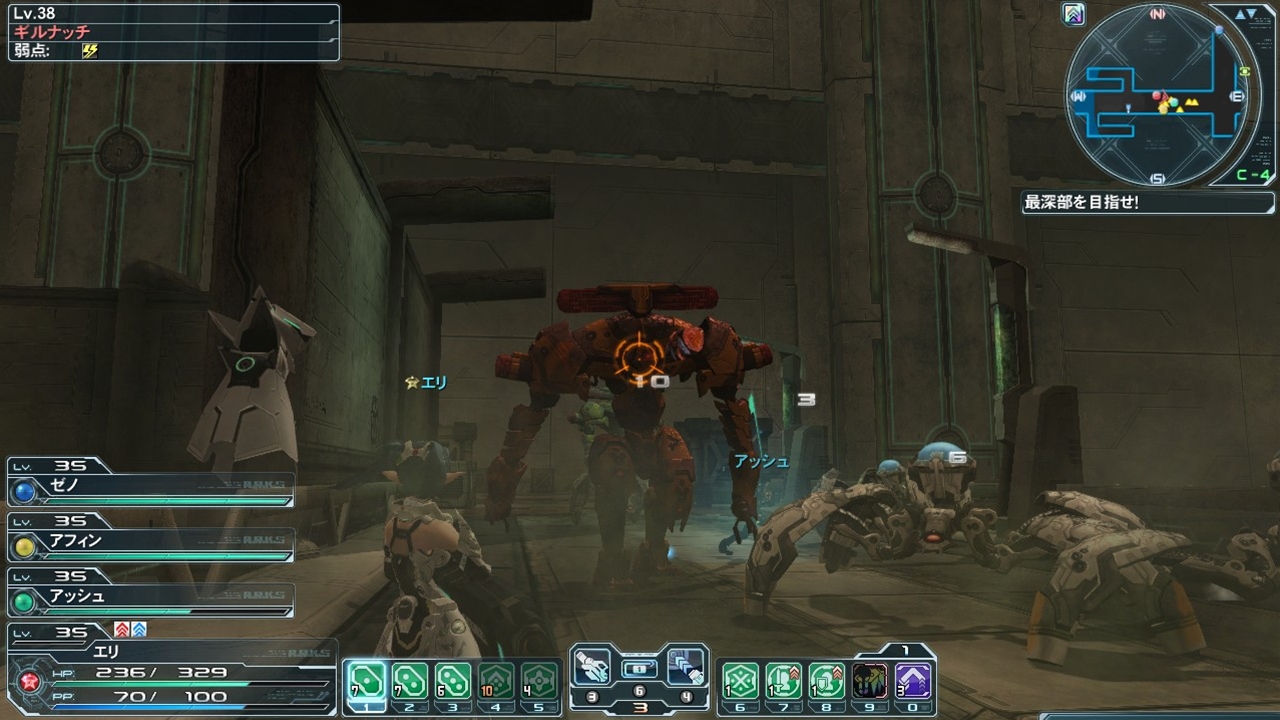Activate the sword buff skill in slot 7
This screenshot has width=1280, height=720.
(784, 681)
